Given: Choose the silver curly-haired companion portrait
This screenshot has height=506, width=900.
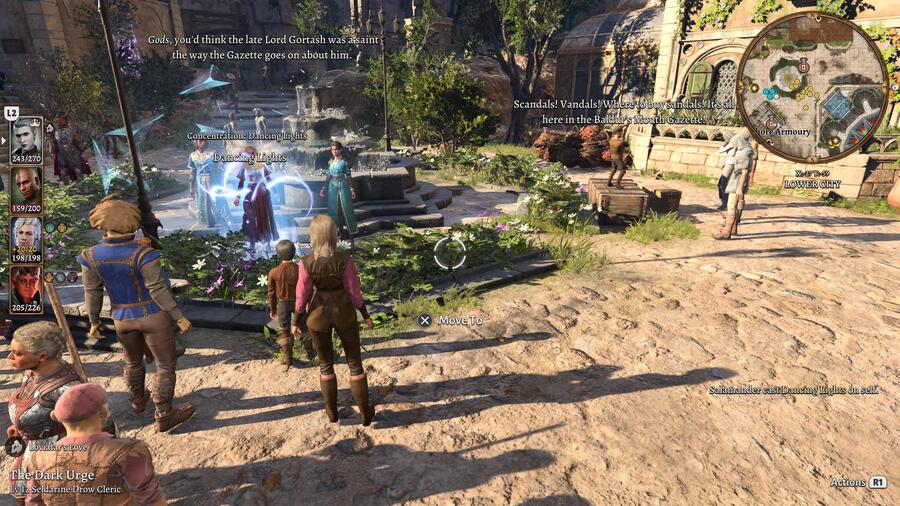Looking at the screenshot, I should 26,235.
